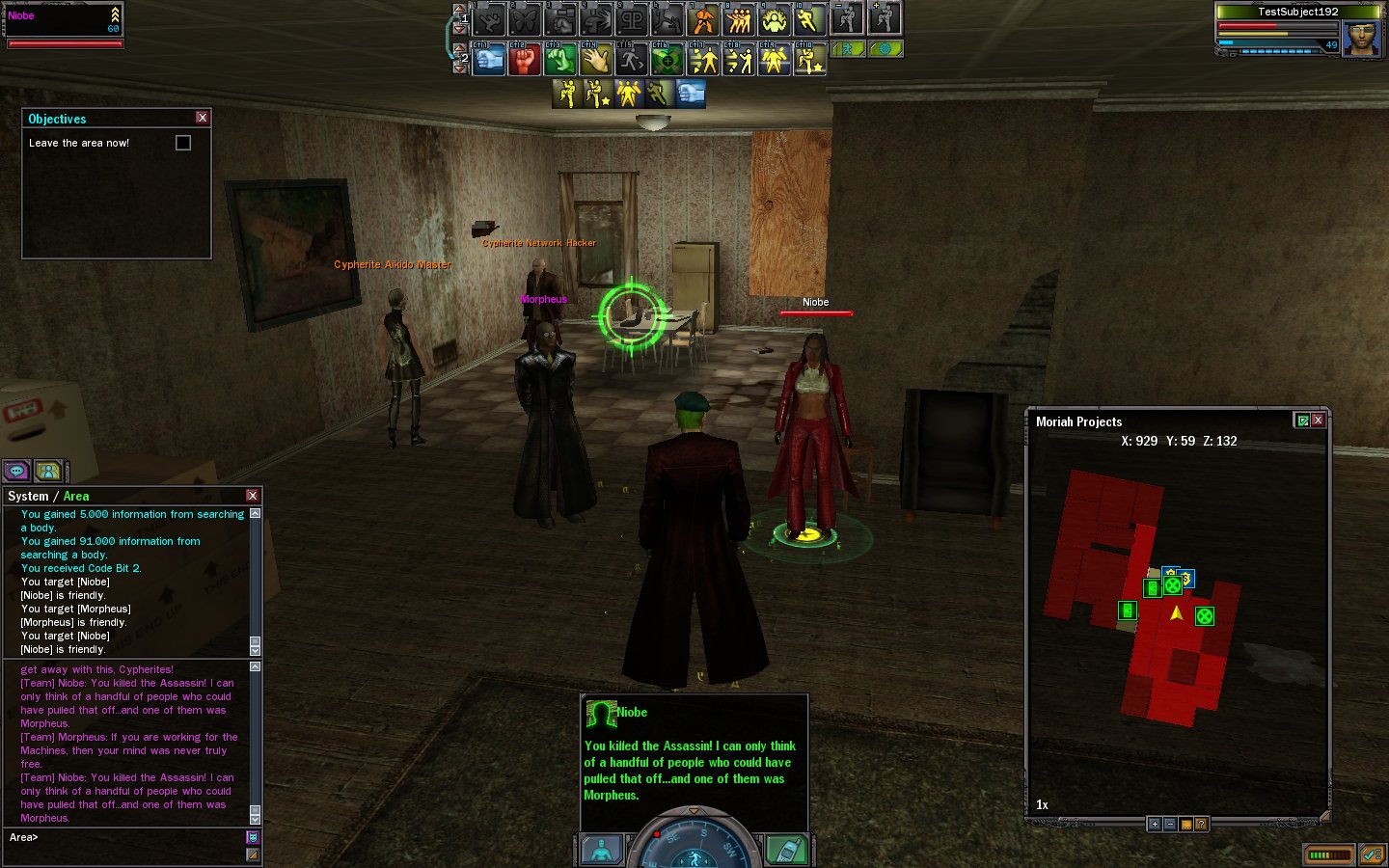Activate the yellow four-person group ability
The height and width of the screenshot is (868, 1389).
coord(739,19)
